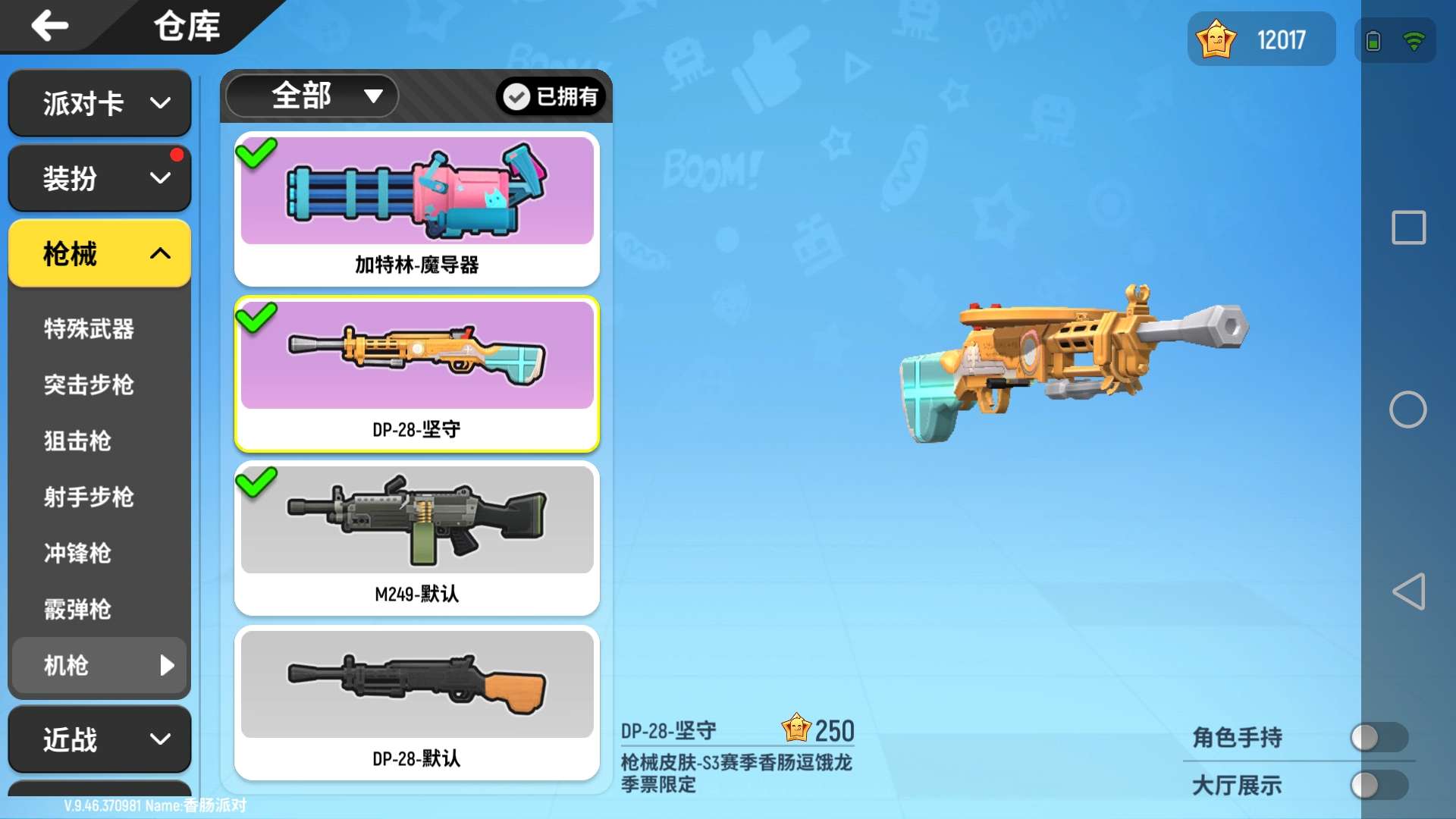Switch to the 派对卡 section

[99, 103]
